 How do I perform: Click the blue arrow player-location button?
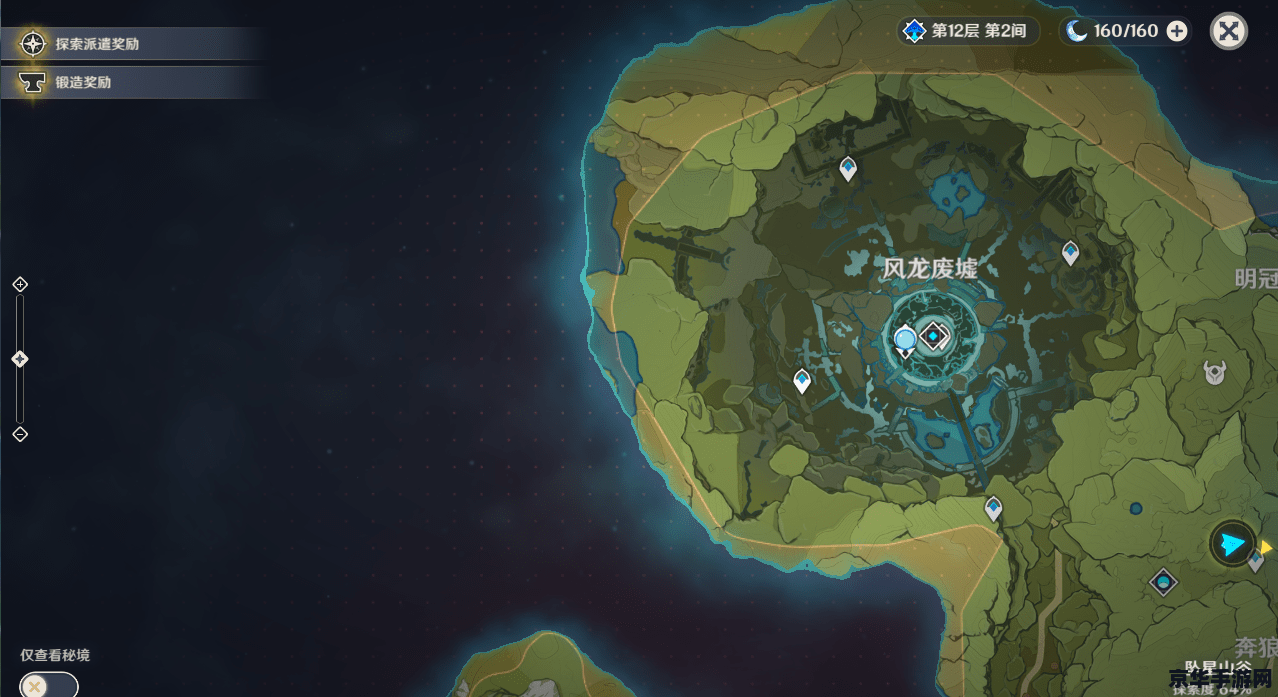coord(1233,544)
